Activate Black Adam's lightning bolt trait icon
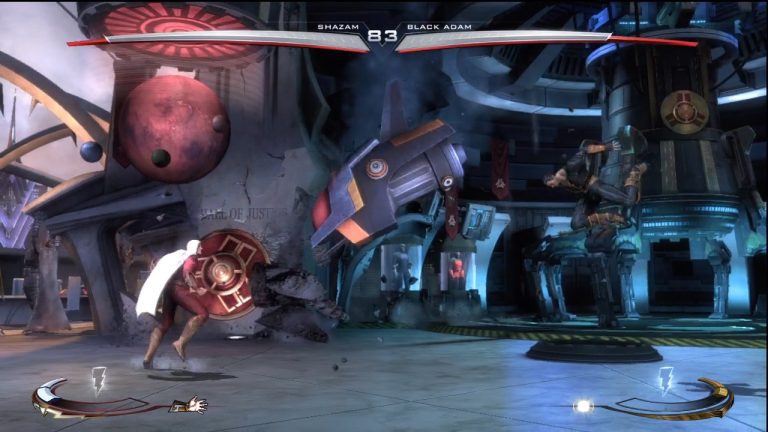 point(667,379)
